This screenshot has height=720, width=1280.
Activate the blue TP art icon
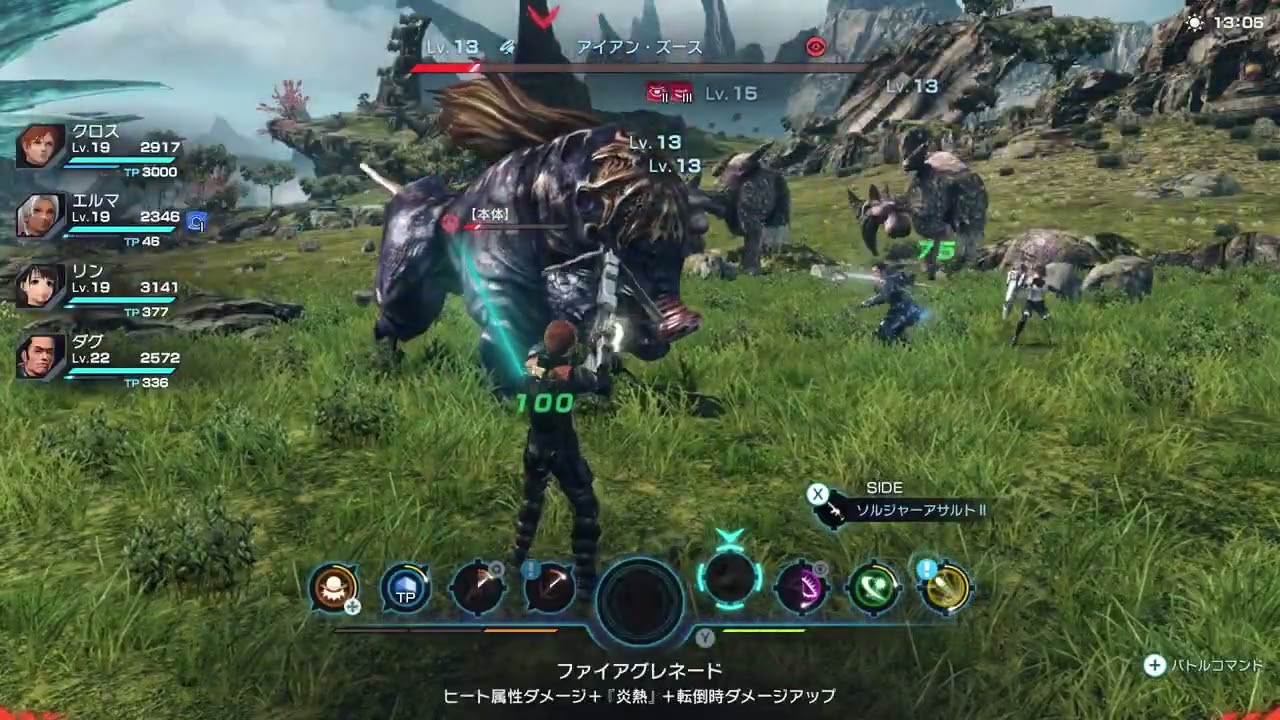click(x=406, y=589)
